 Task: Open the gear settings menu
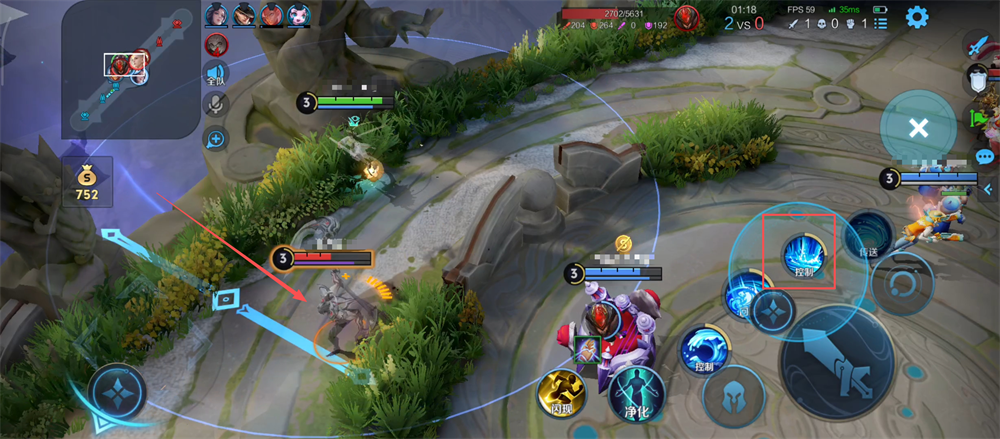click(x=917, y=17)
